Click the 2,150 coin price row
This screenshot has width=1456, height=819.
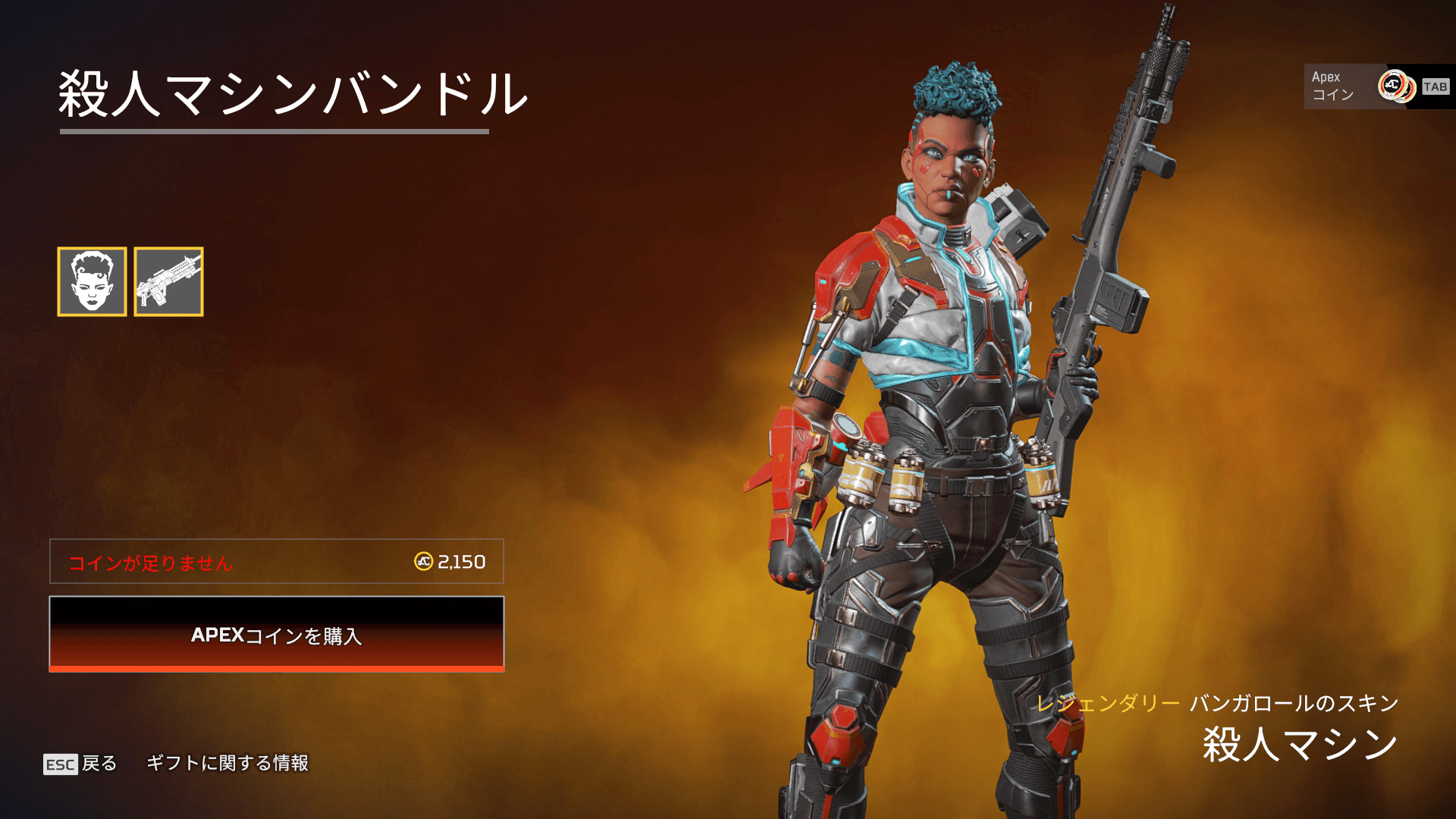point(277,562)
